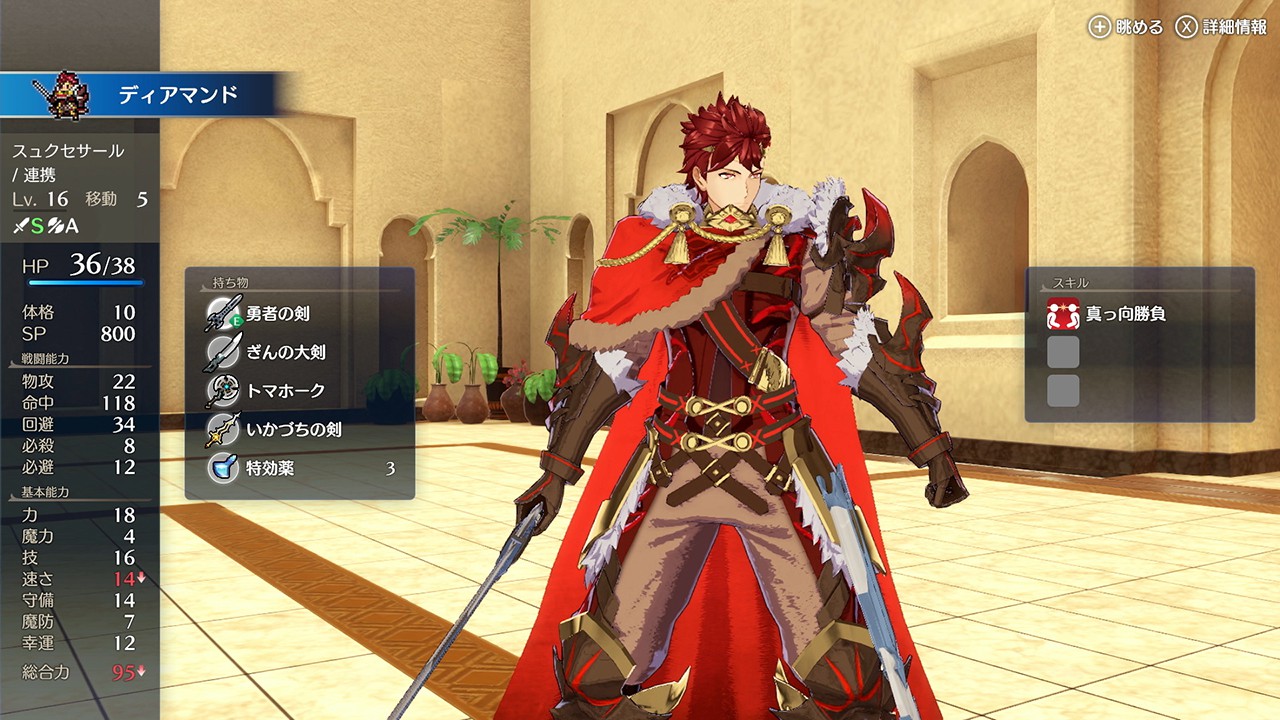Viewport: 1280px width, 720px height.
Task: Choose ぎんの大剣 from the item list
Action: [x=285, y=352]
